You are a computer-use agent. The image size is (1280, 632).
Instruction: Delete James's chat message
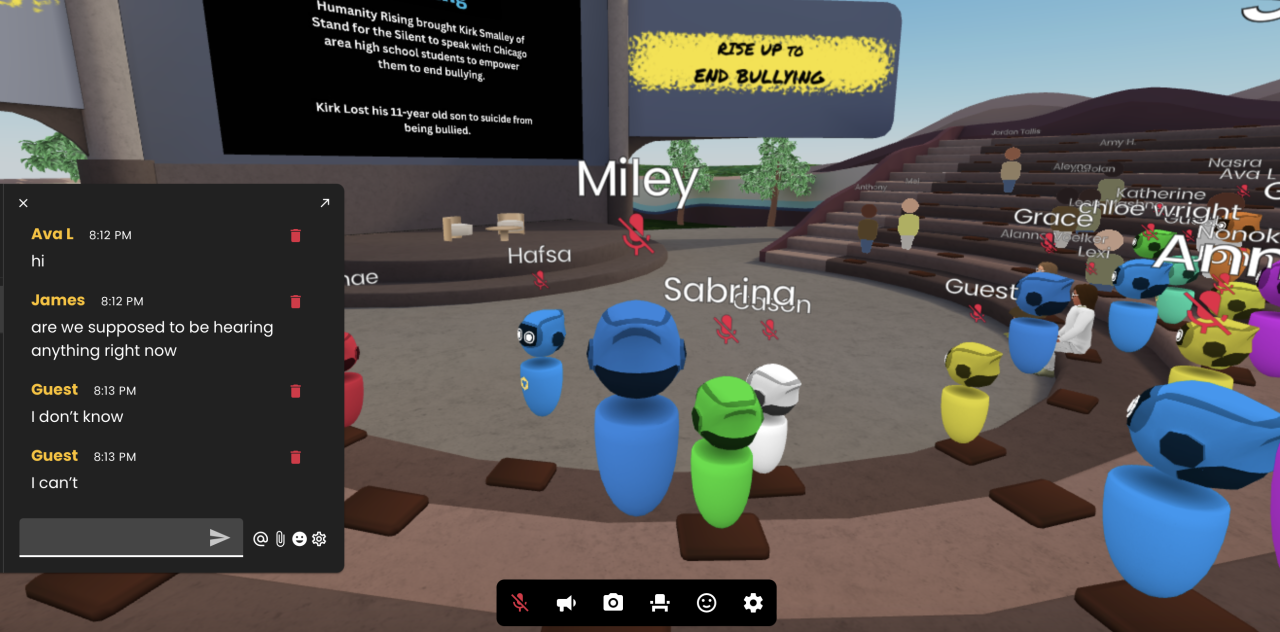point(295,301)
